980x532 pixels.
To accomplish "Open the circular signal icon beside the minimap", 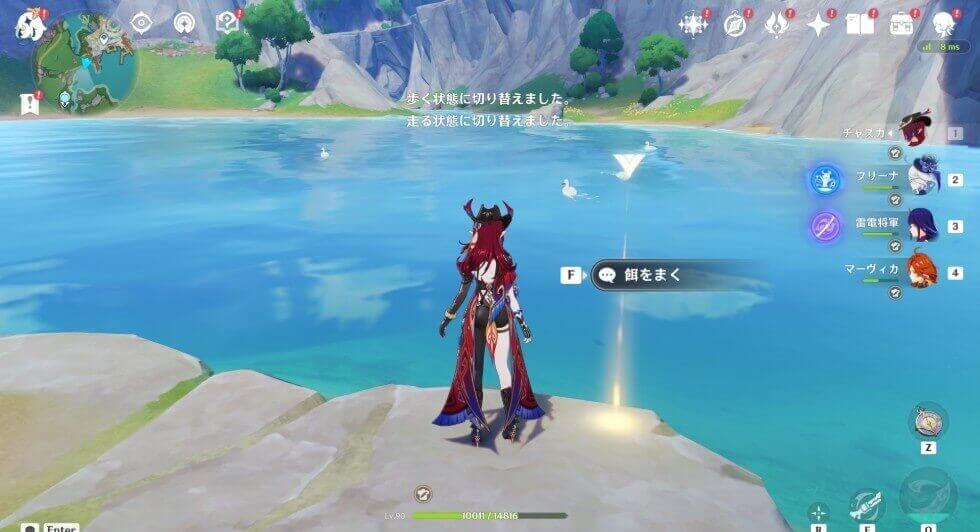I will pos(184,23).
